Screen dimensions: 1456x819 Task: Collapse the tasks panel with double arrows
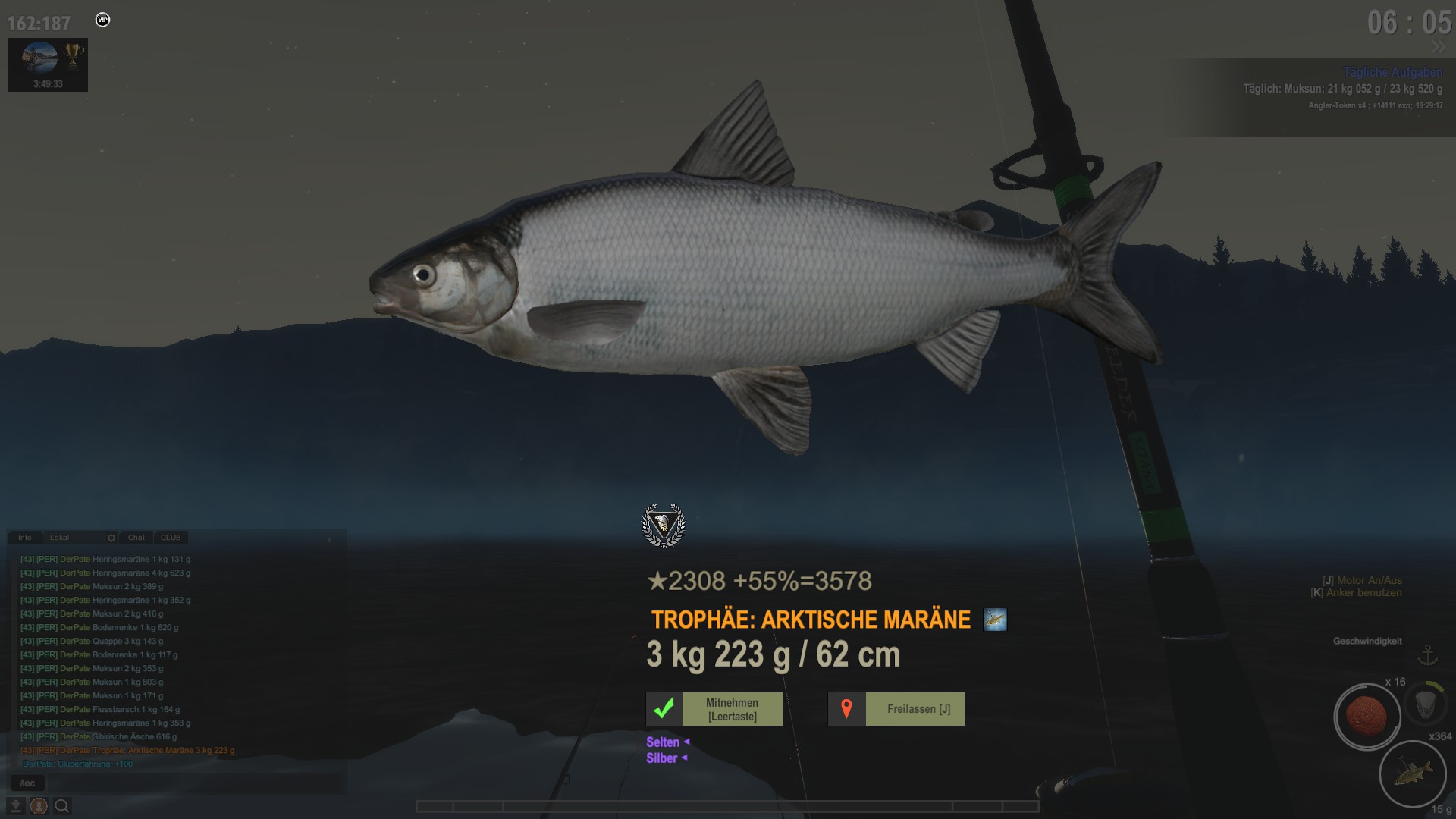[1438, 47]
